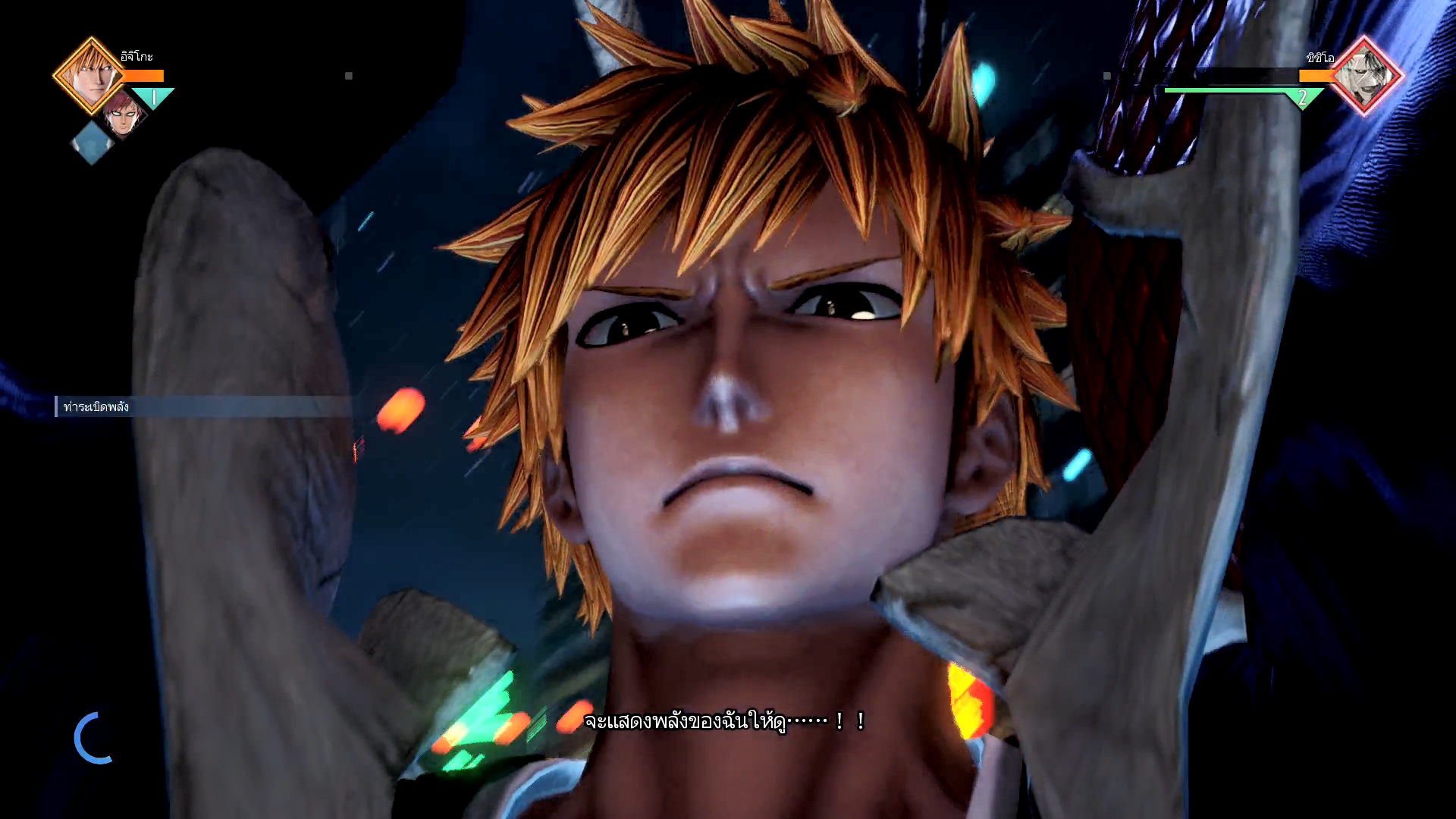The image size is (1456, 819).
Task: Select the empty blue diamond team slot
Action: click(x=92, y=143)
